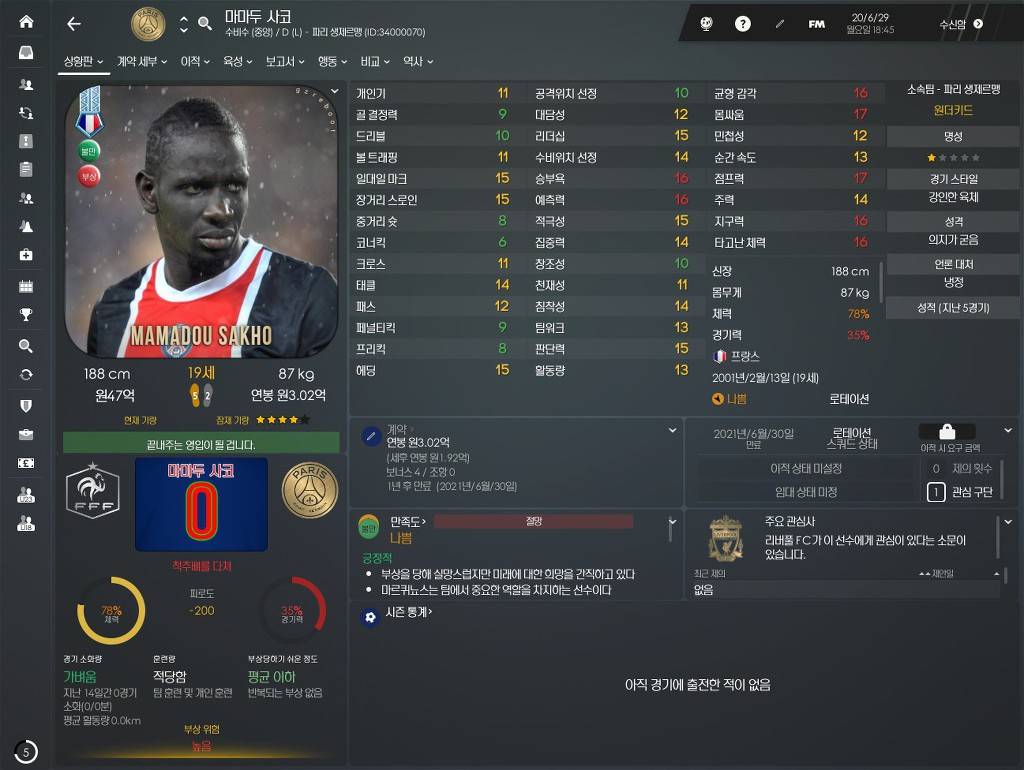Click the Liverpool FC crest in 주요 관심사
Screen dimensions: 1024x770
pos(725,538)
